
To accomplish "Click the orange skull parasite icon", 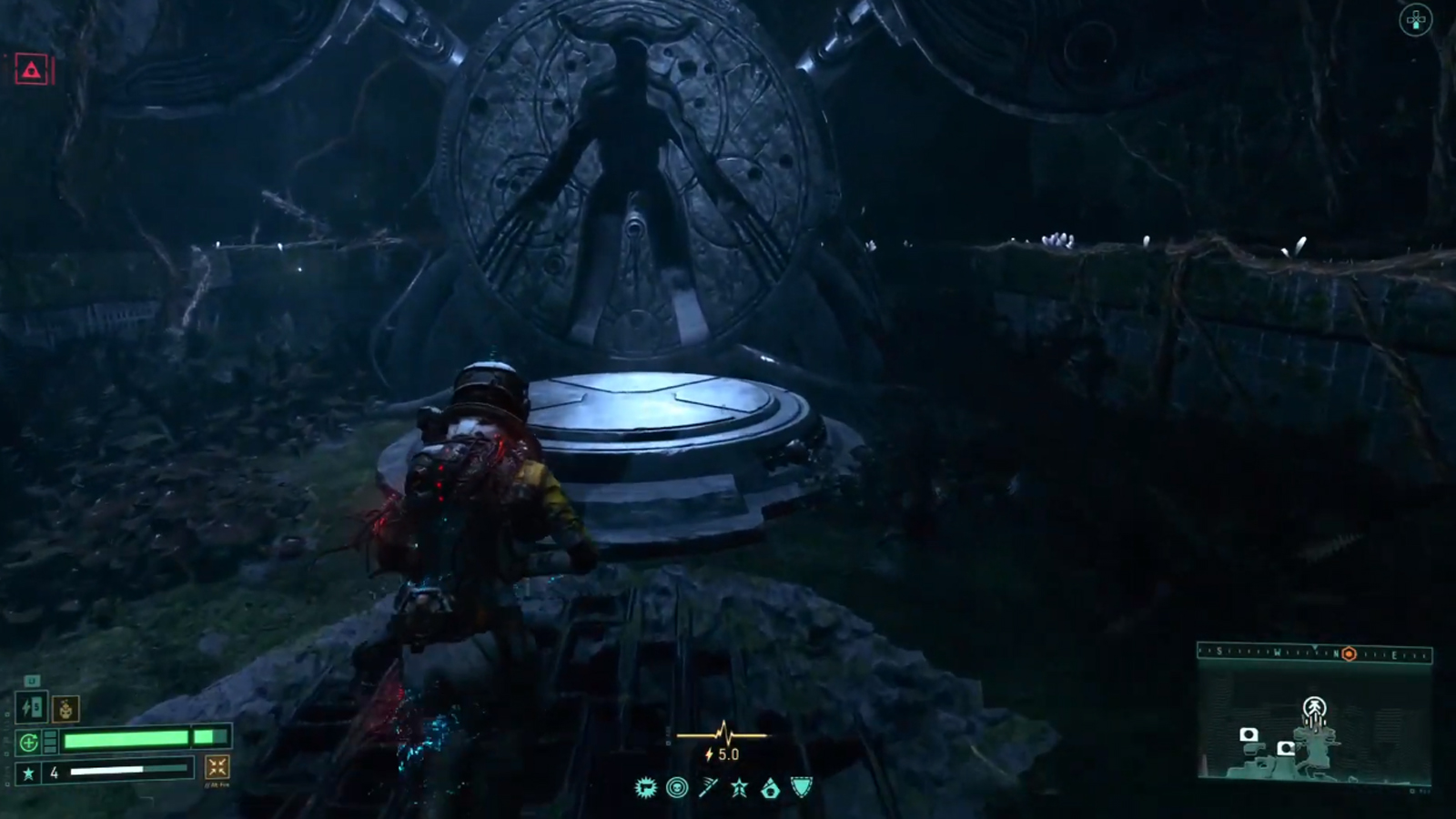I will (x=66, y=708).
